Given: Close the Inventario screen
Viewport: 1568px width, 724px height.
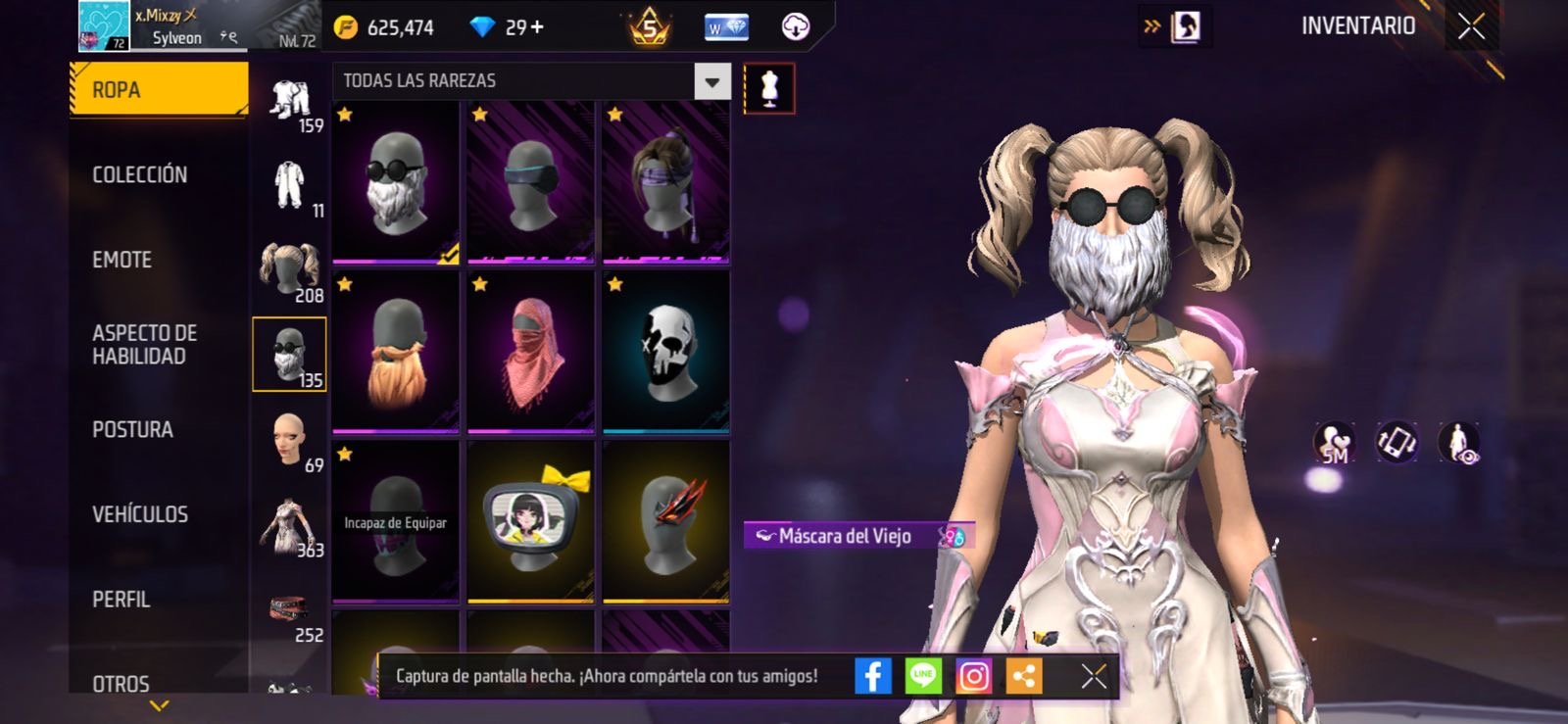Looking at the screenshot, I should tap(1471, 26).
